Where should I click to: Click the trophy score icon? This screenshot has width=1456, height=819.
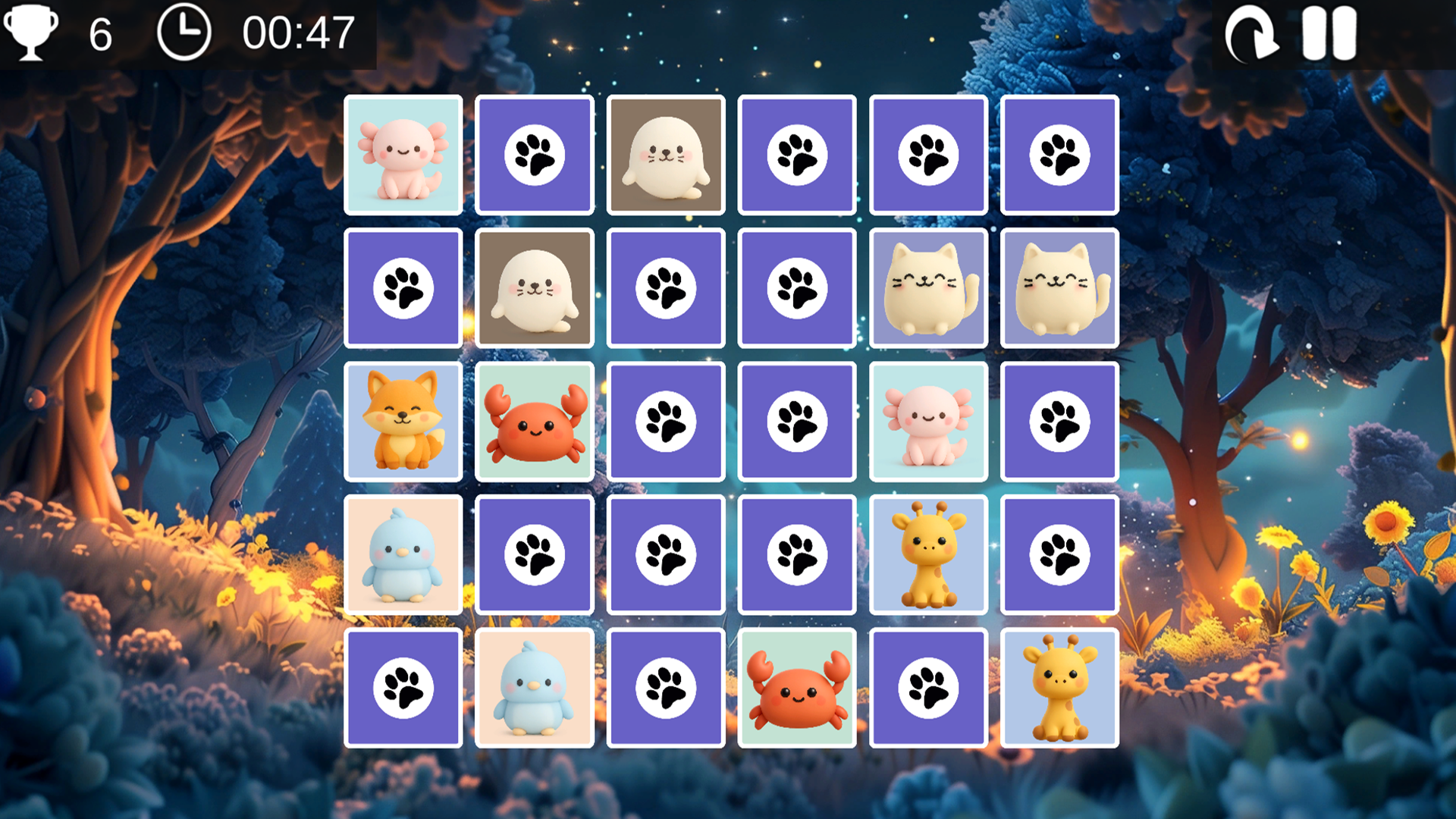coord(30,32)
